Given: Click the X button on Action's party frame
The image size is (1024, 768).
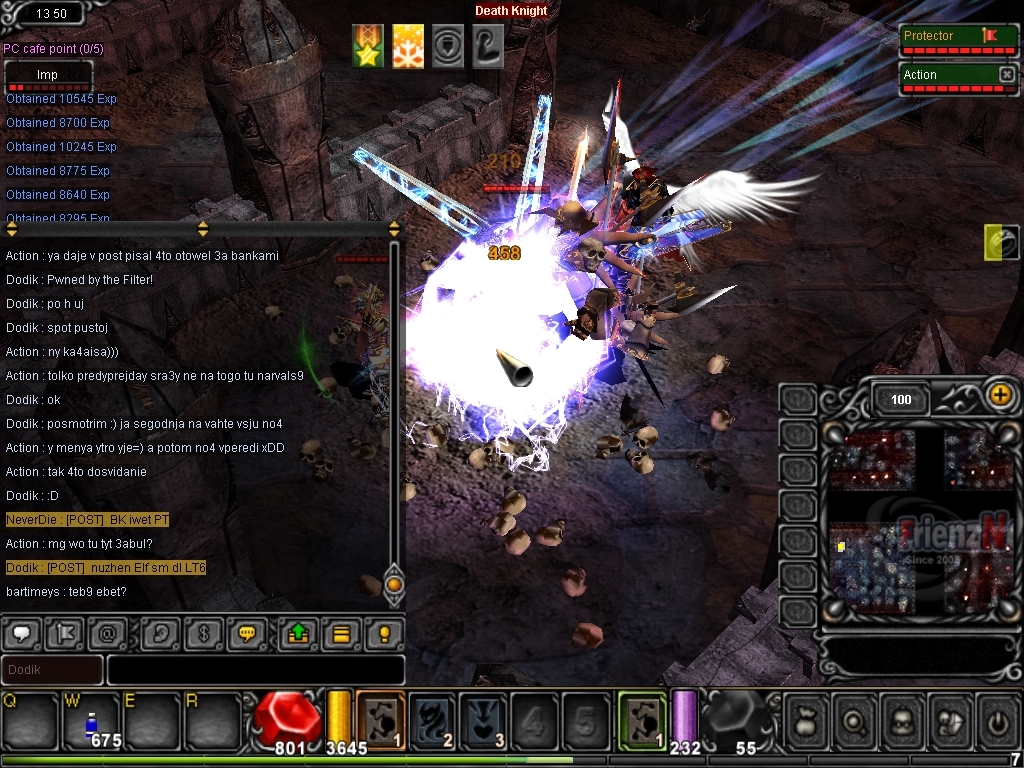Looking at the screenshot, I should 1006,75.
